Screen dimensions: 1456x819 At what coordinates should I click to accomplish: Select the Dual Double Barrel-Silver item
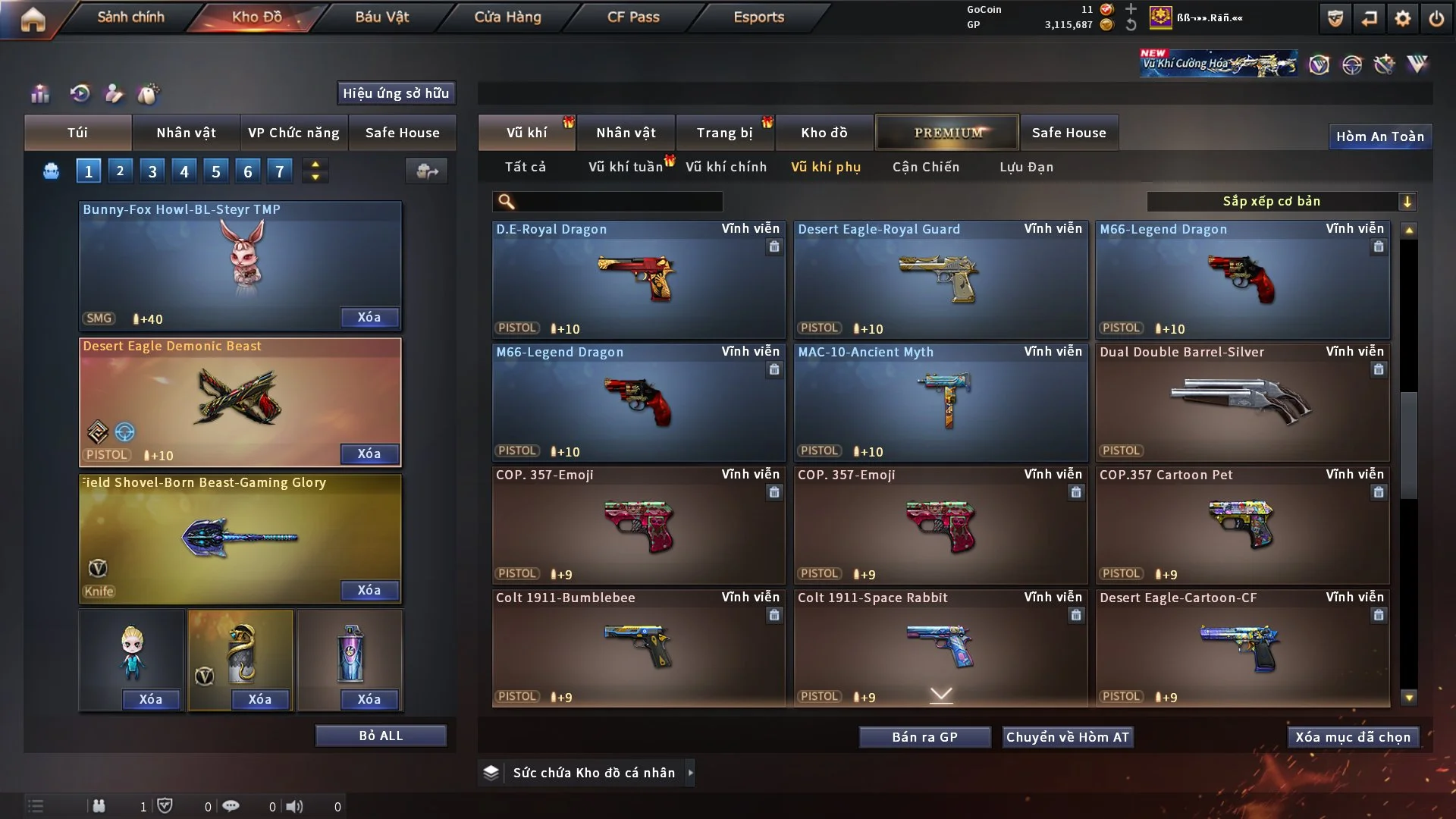1242,403
